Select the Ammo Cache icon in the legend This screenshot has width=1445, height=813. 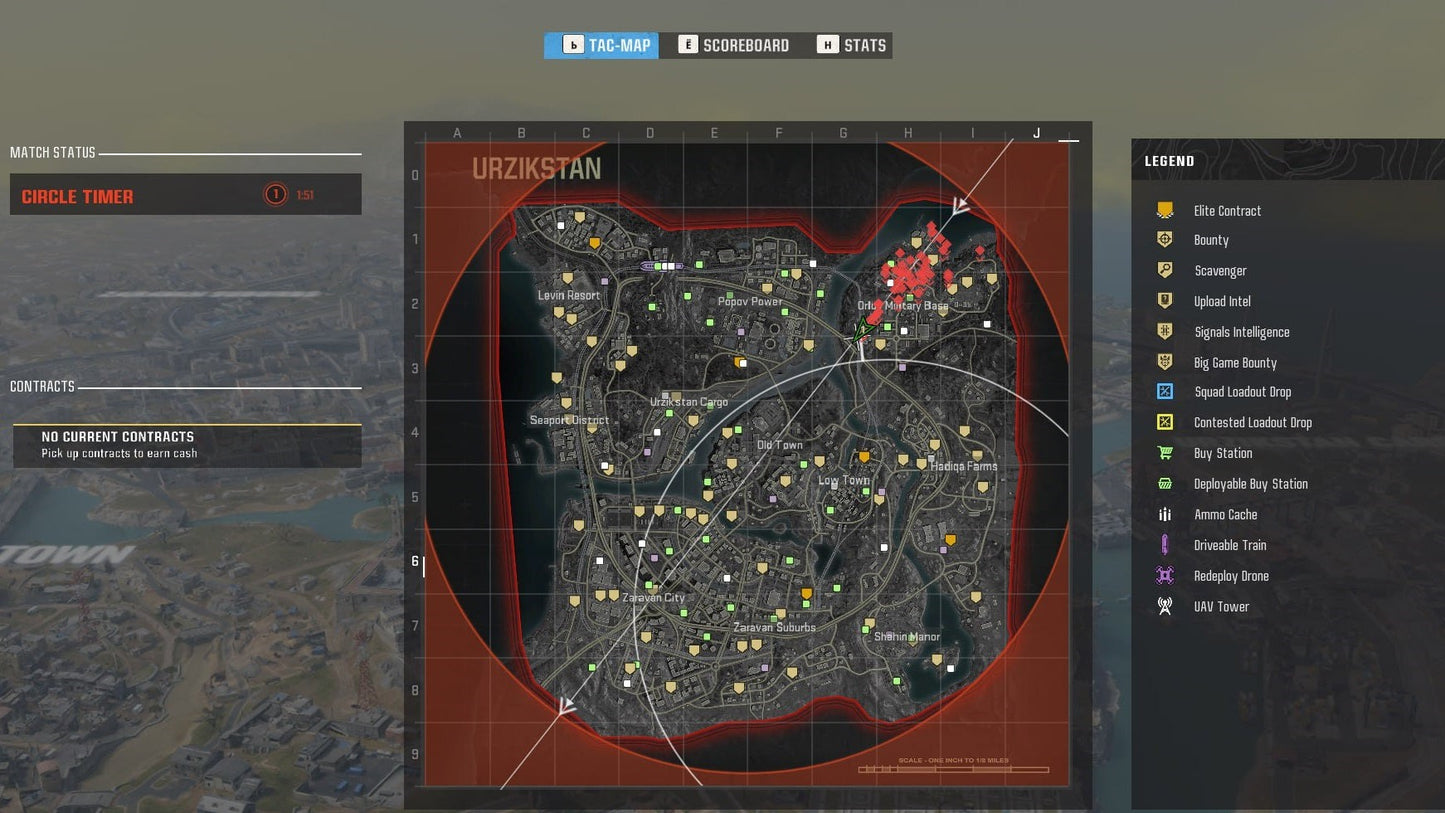pyautogui.click(x=1165, y=514)
